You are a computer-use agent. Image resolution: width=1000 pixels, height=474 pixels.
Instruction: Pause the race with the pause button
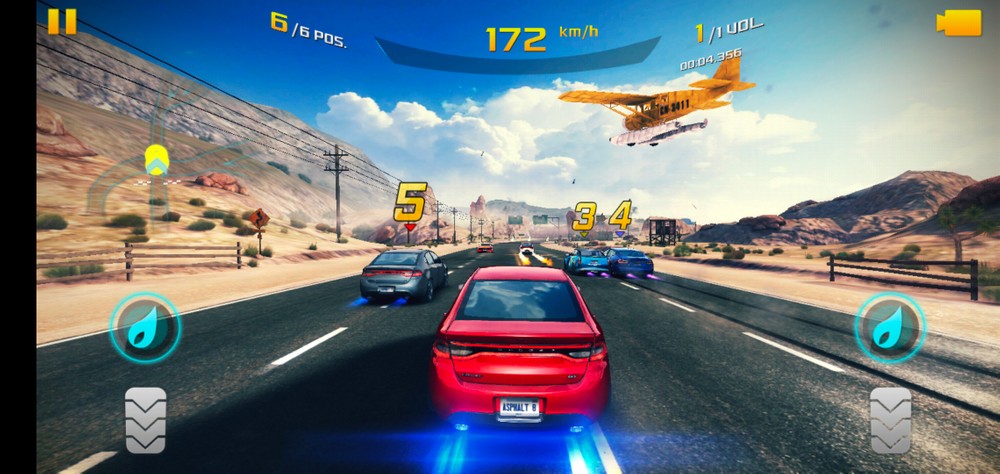62,21
